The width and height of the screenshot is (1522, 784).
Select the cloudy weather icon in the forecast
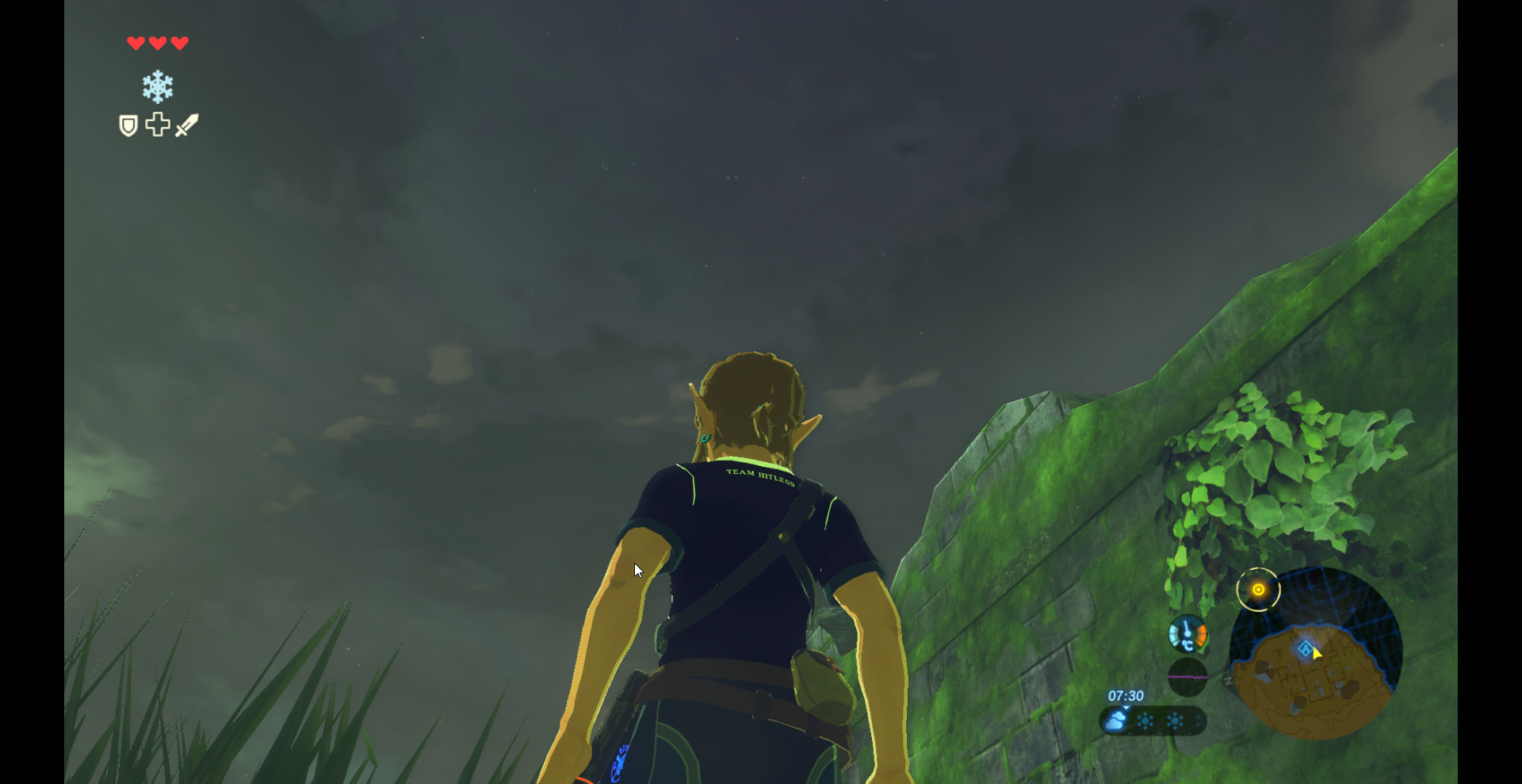coord(1115,721)
